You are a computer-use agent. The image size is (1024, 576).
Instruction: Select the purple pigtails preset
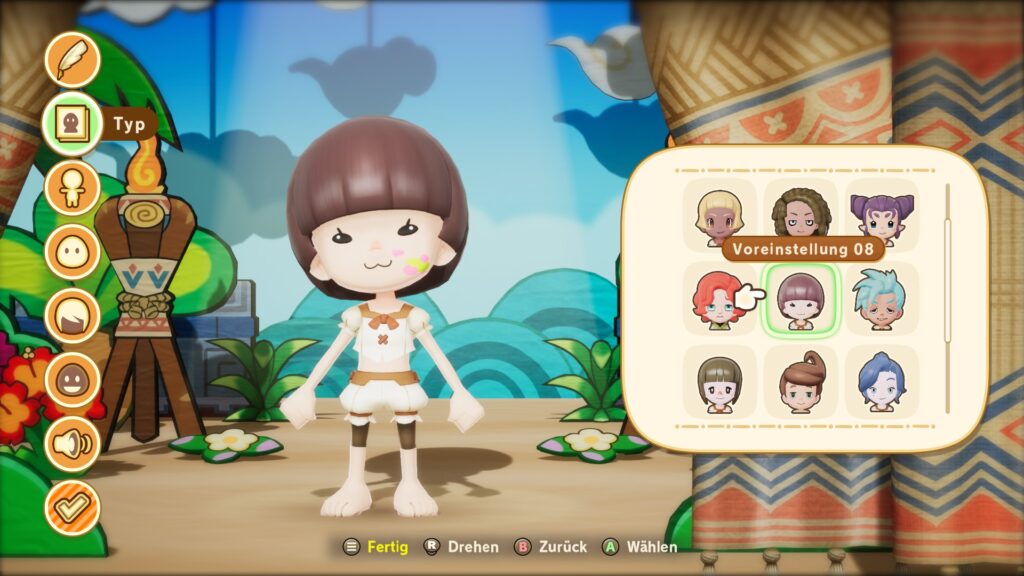(x=881, y=214)
